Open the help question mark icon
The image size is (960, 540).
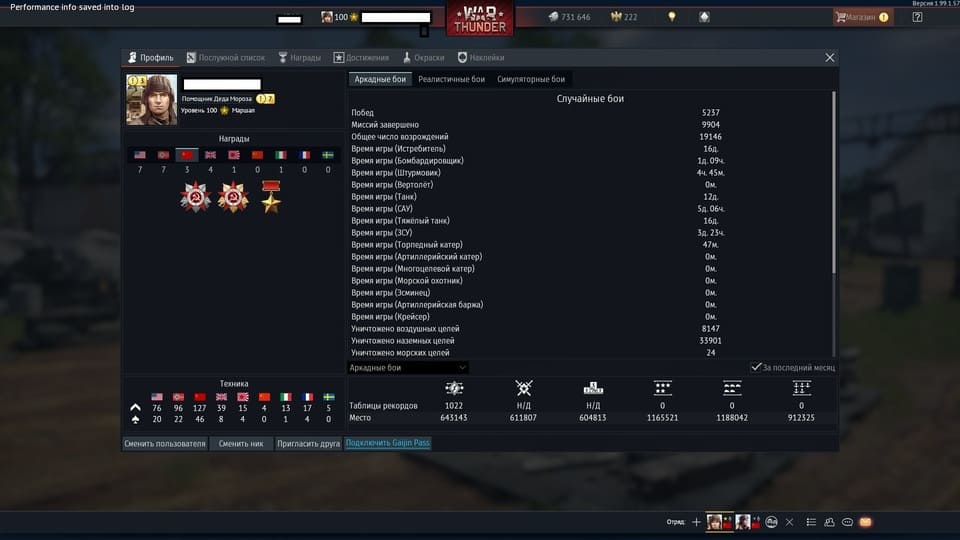(918, 17)
